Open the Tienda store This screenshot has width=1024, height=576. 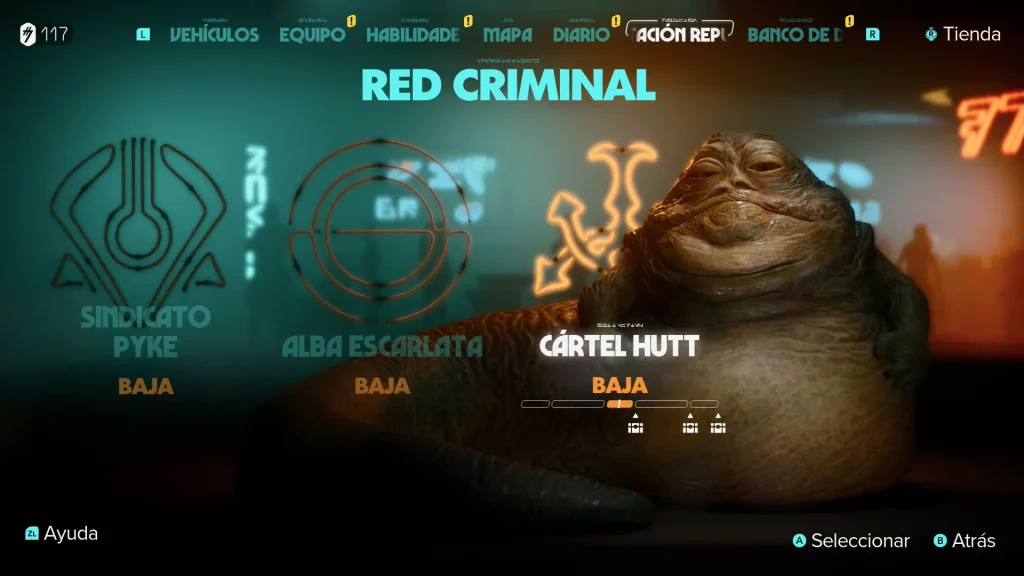962,34
